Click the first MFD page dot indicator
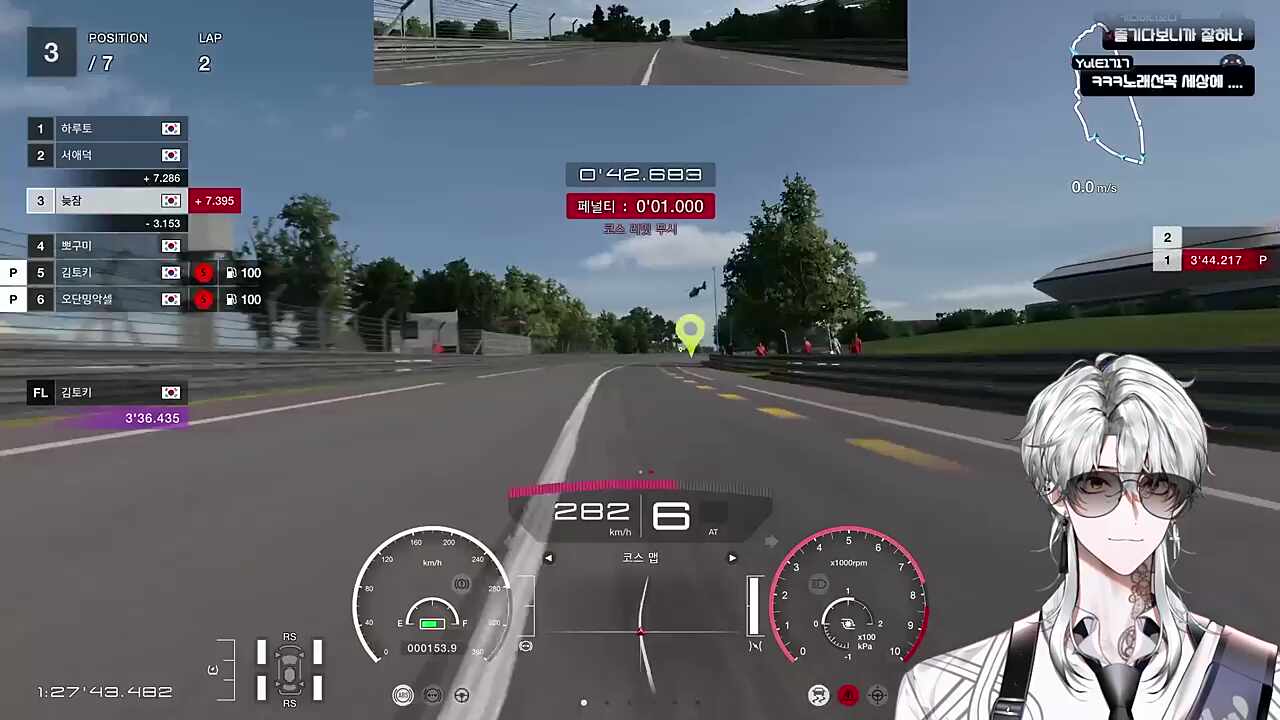Screen dimensions: 1280x720 584,702
